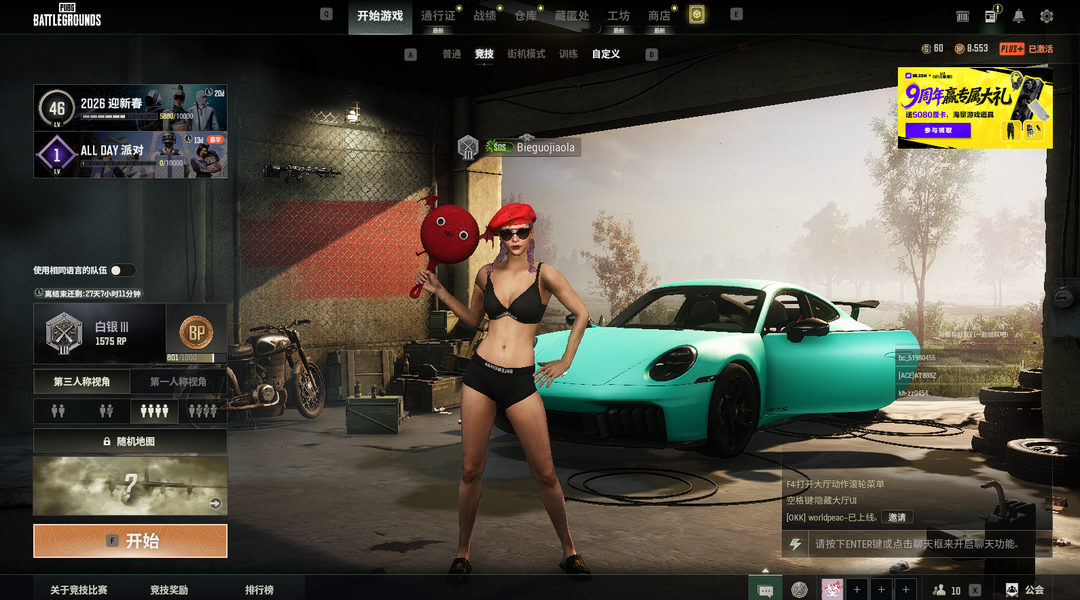
Task: Open the 工坊 workshop tab
Action: tap(618, 16)
